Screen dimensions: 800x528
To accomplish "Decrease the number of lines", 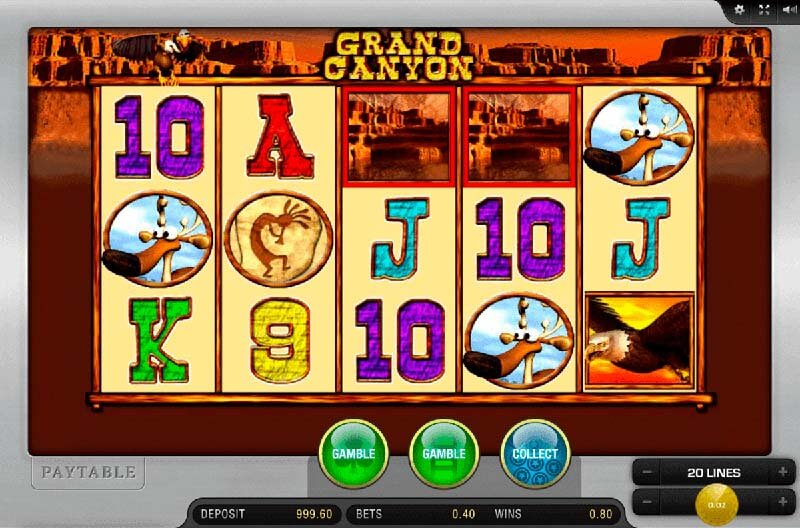I will click(x=647, y=472).
